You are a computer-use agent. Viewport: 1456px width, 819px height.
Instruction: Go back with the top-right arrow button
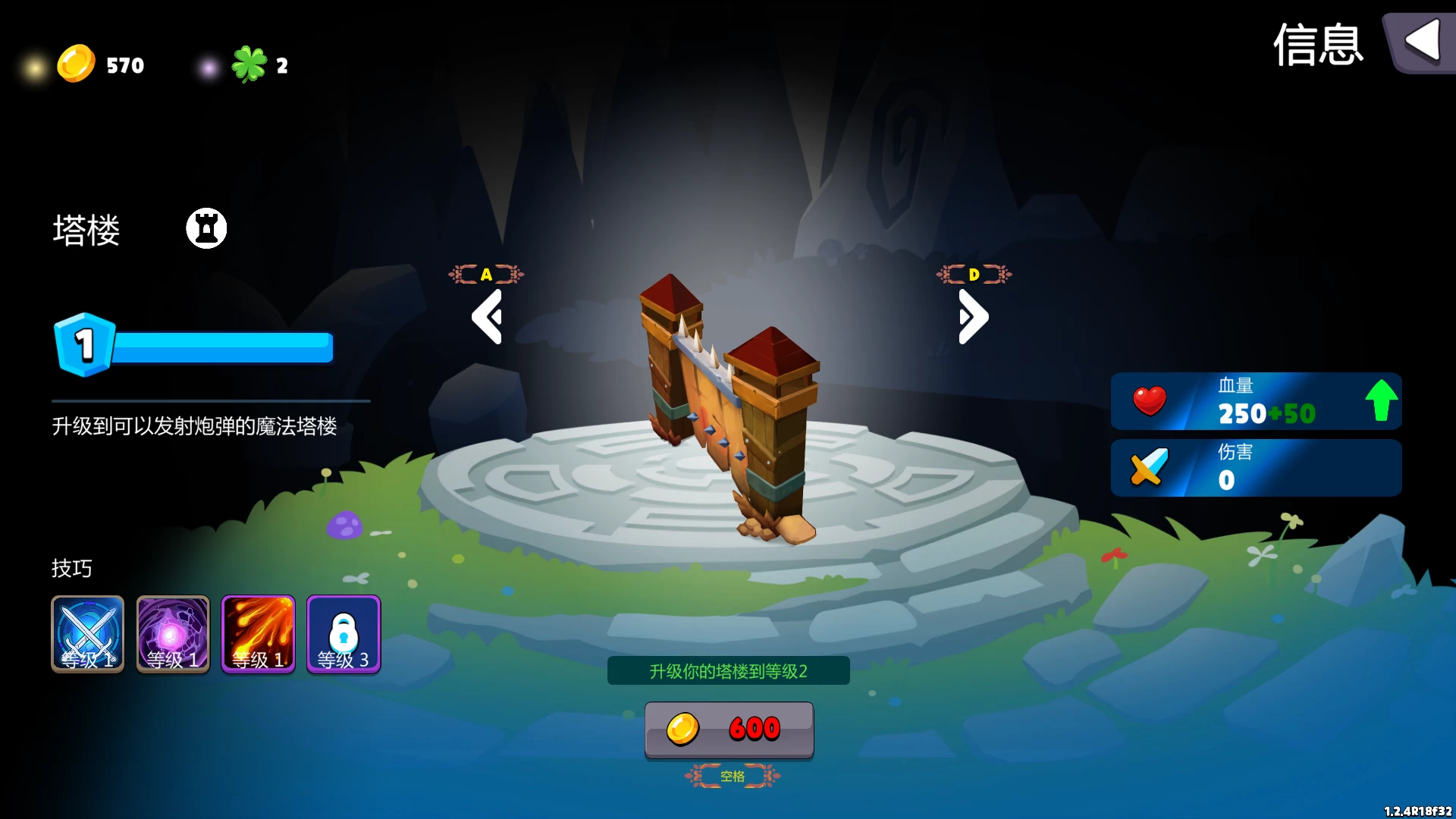1421,42
